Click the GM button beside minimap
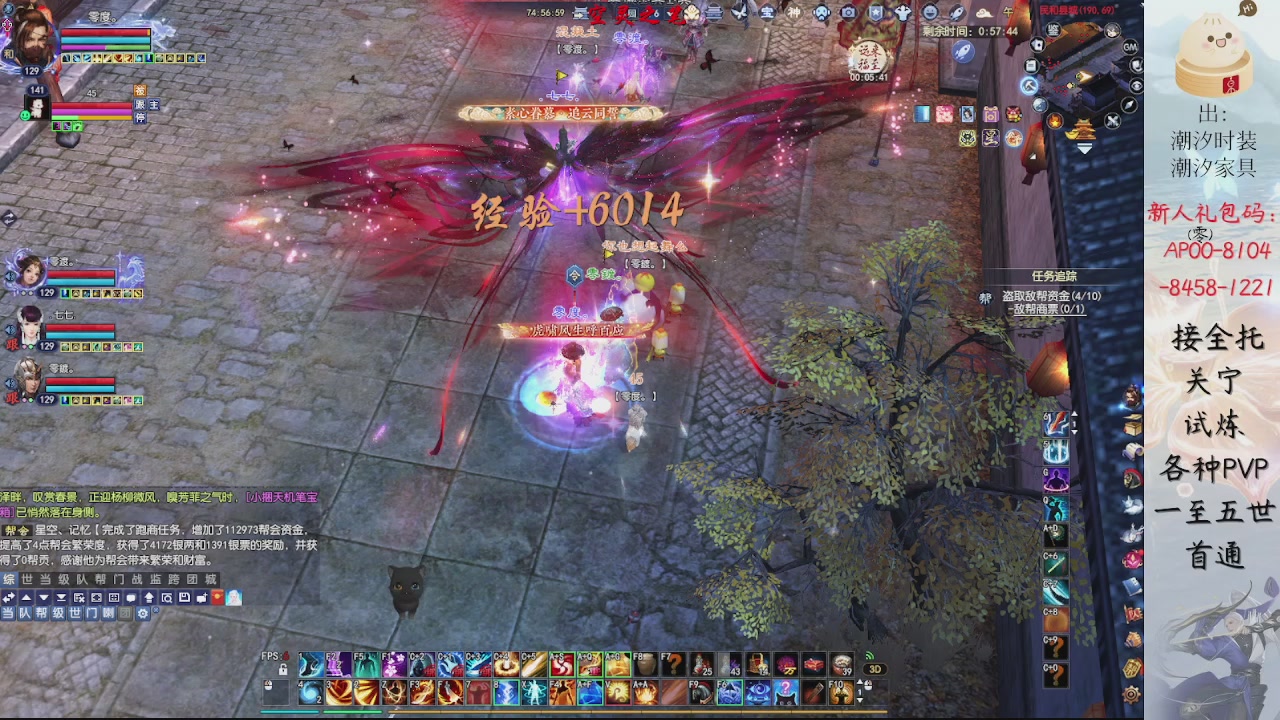 click(x=1130, y=47)
